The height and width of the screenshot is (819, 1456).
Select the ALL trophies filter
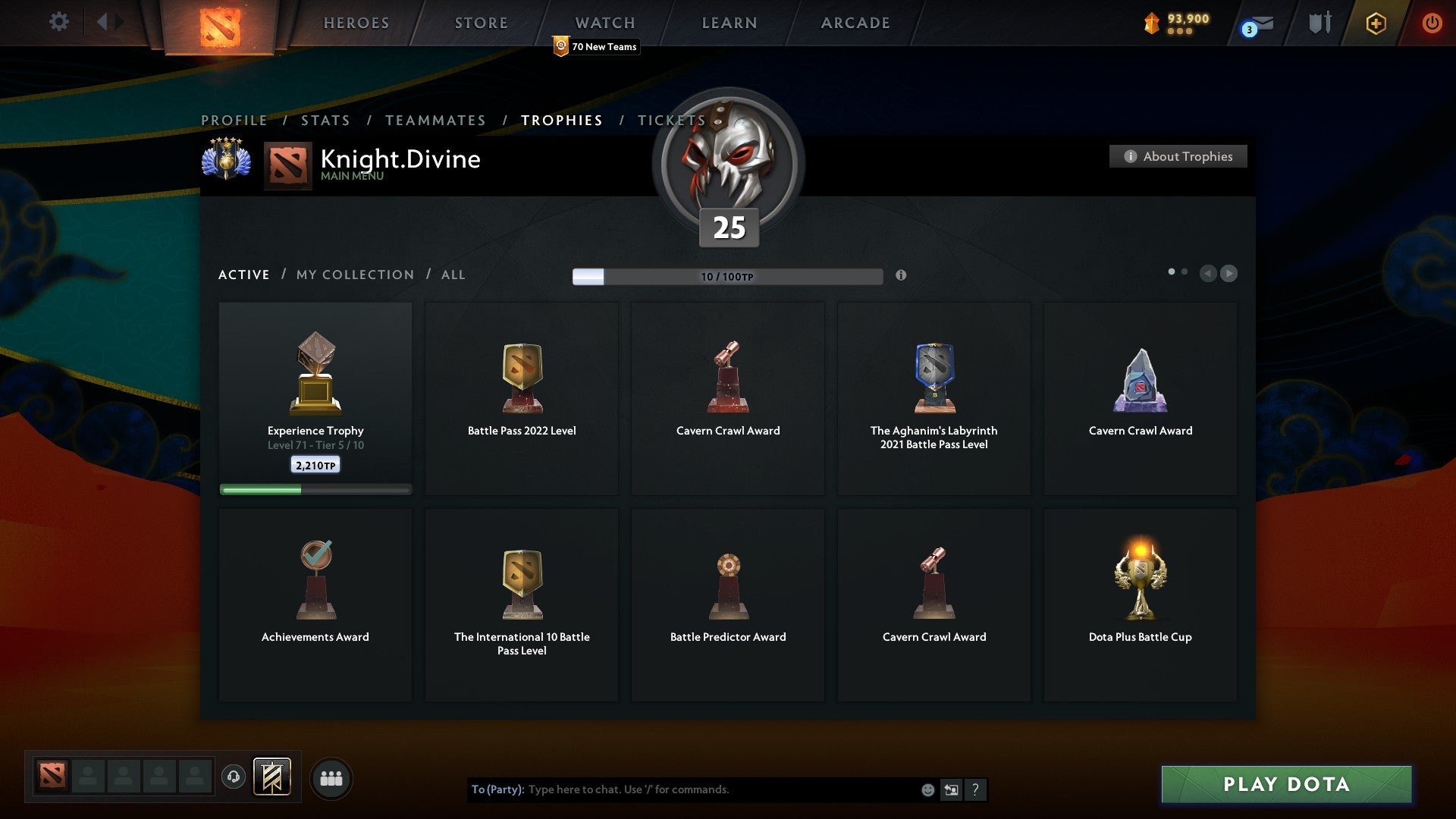pyautogui.click(x=453, y=275)
